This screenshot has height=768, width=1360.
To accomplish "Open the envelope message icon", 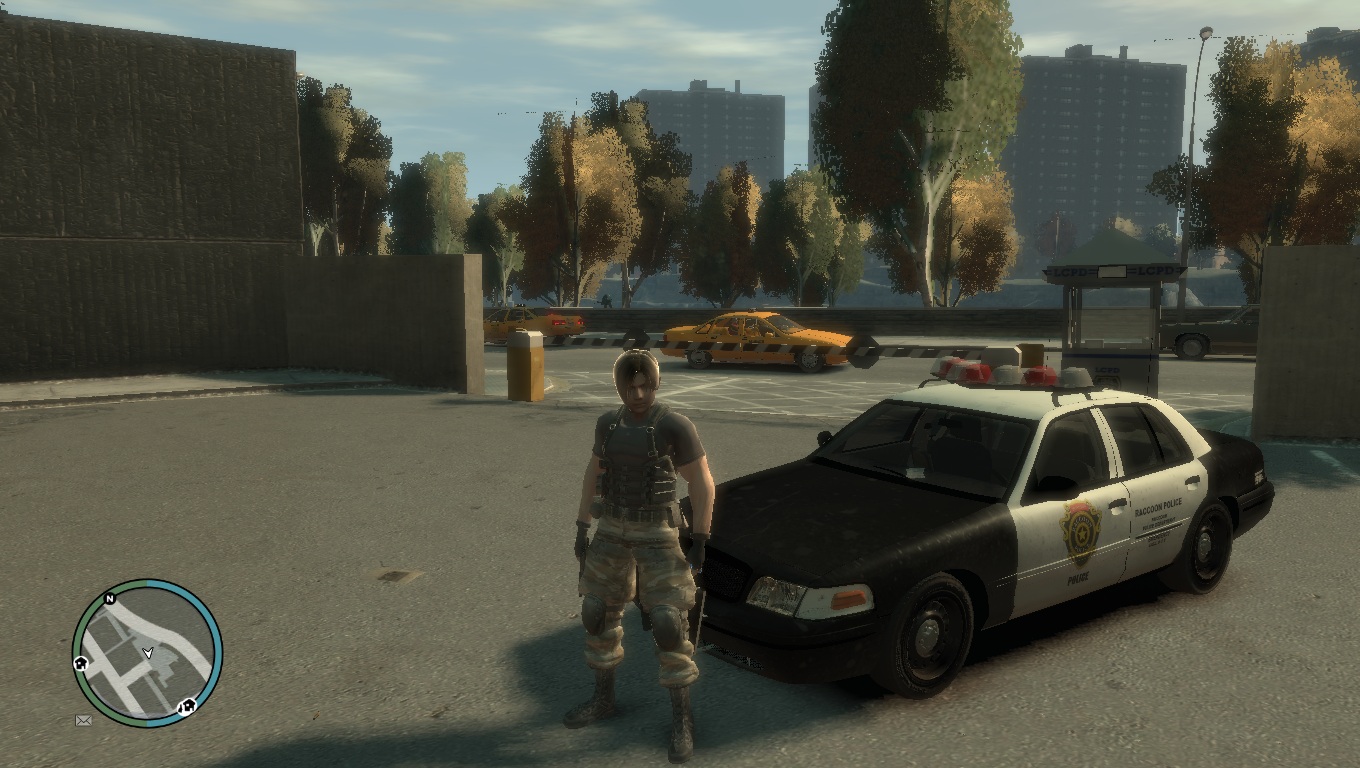I will pyautogui.click(x=84, y=720).
